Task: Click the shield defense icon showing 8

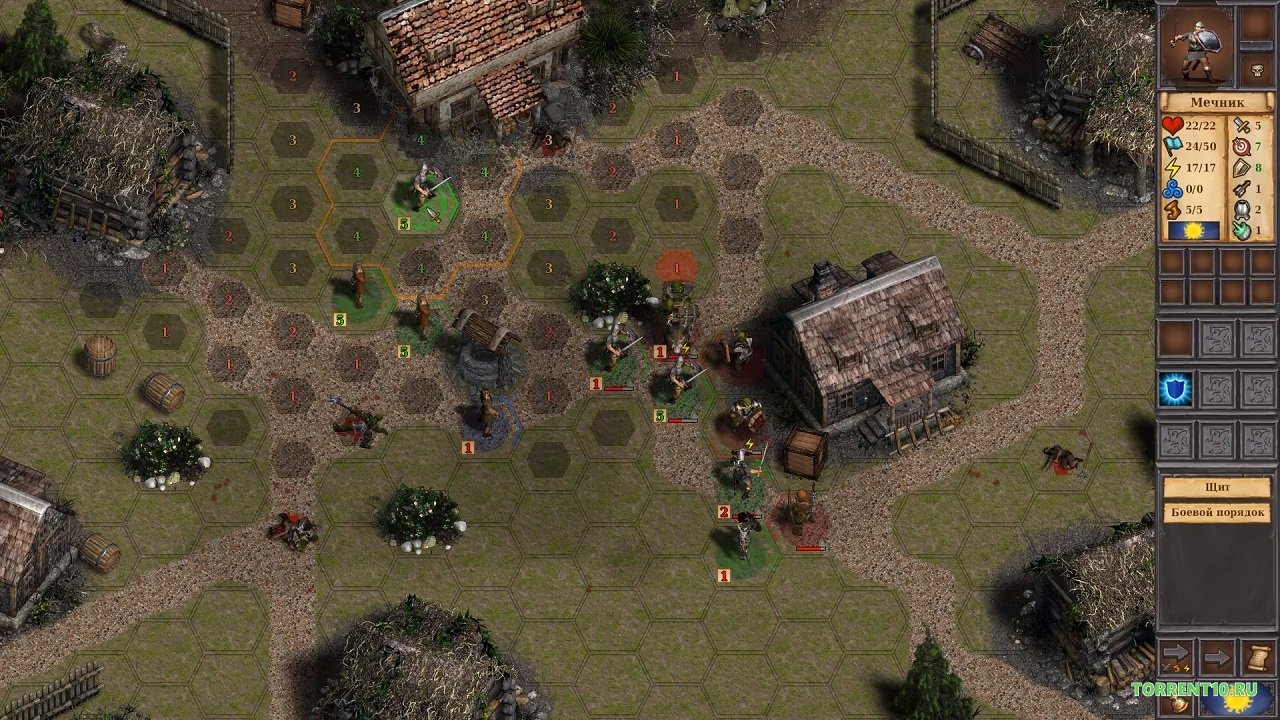Action: coord(1240,168)
